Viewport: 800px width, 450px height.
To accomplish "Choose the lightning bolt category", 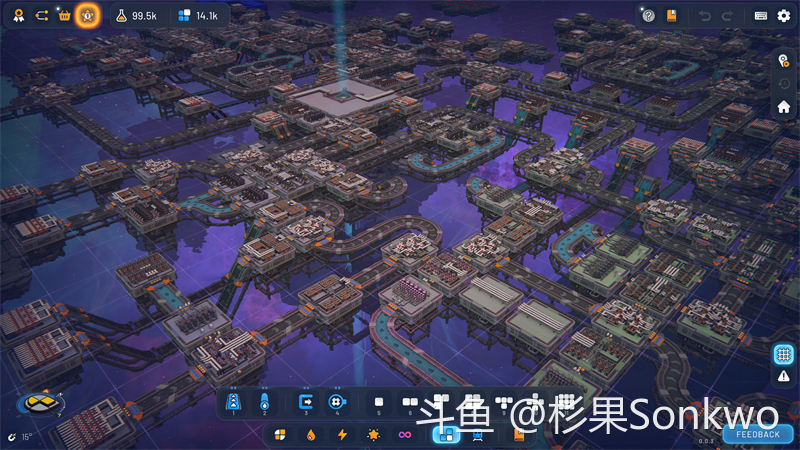I will tap(342, 435).
